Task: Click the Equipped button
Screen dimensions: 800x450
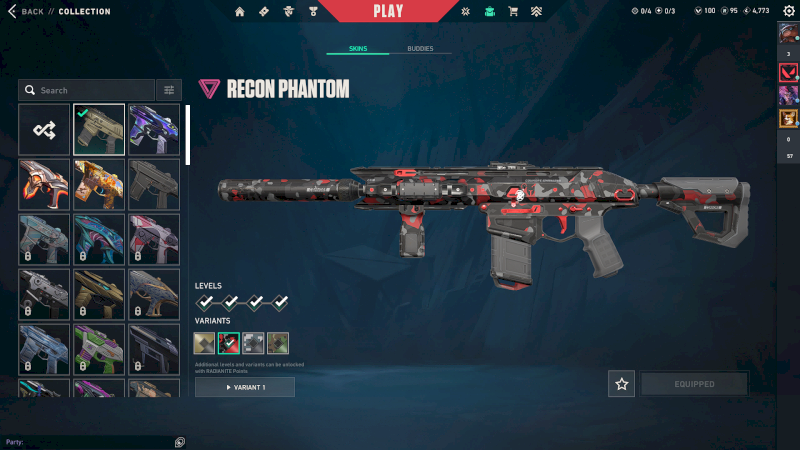Action: [694, 384]
